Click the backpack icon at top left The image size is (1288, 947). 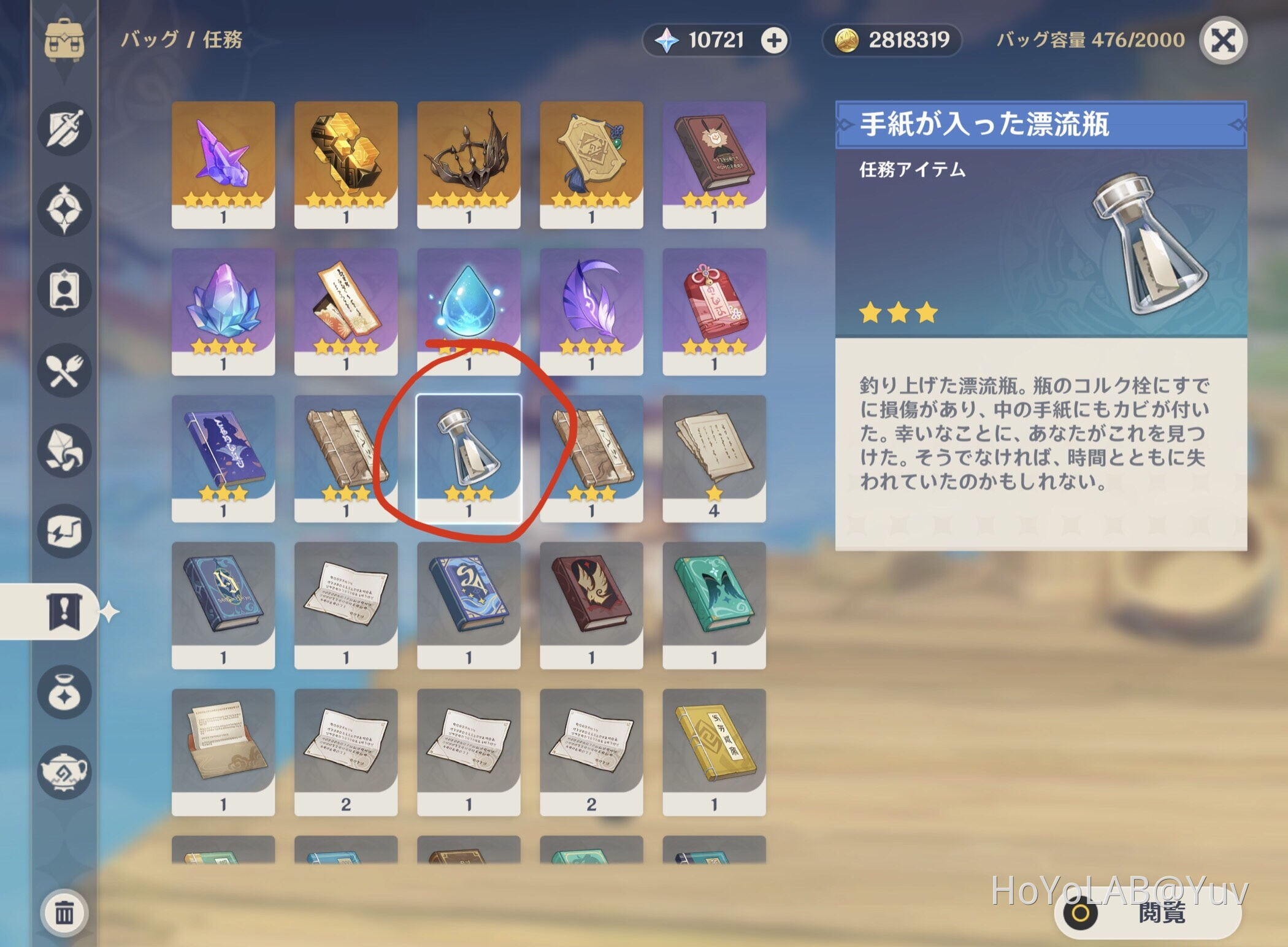pyautogui.click(x=64, y=40)
